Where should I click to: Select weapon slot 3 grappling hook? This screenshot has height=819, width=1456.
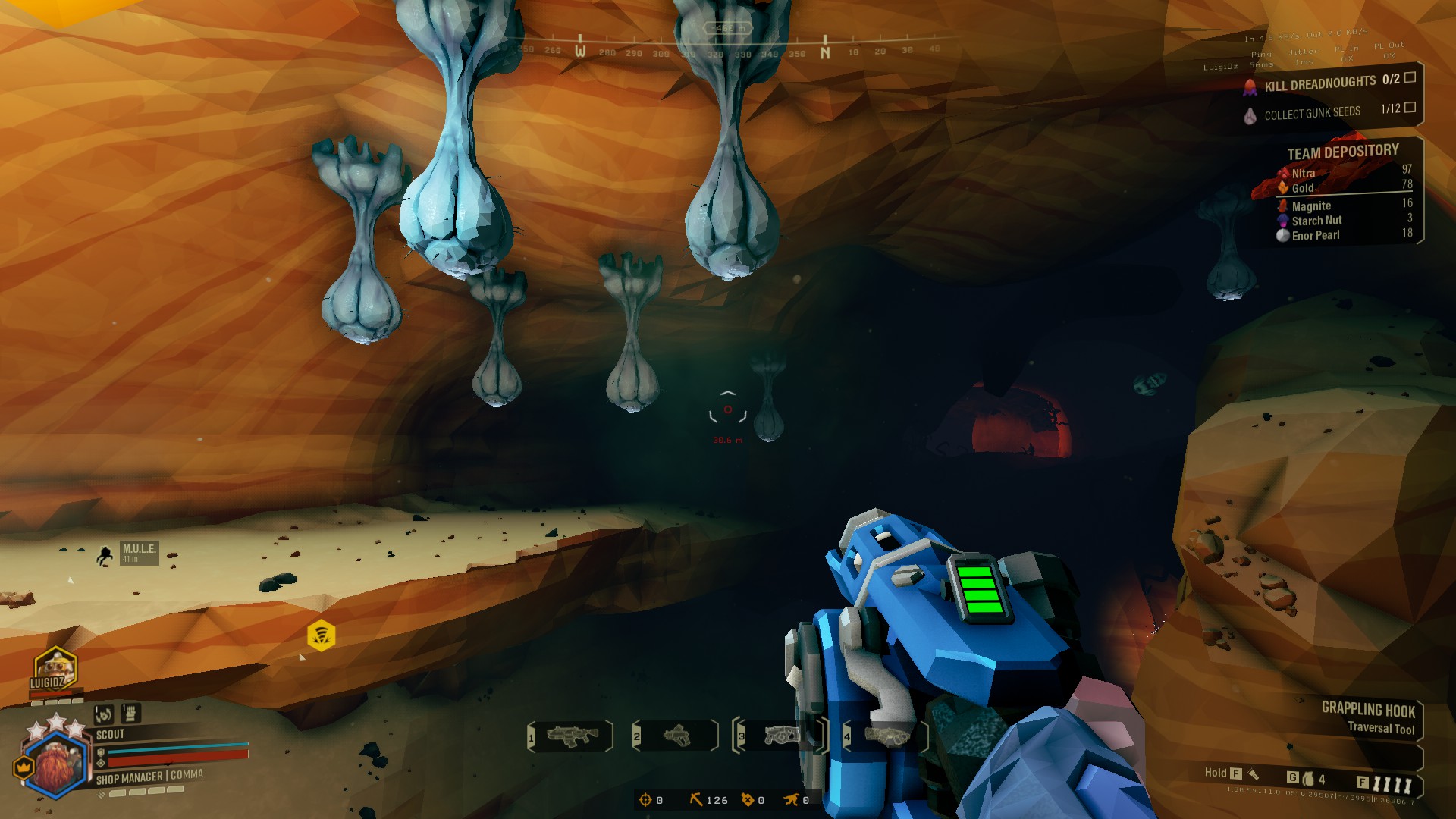778,736
